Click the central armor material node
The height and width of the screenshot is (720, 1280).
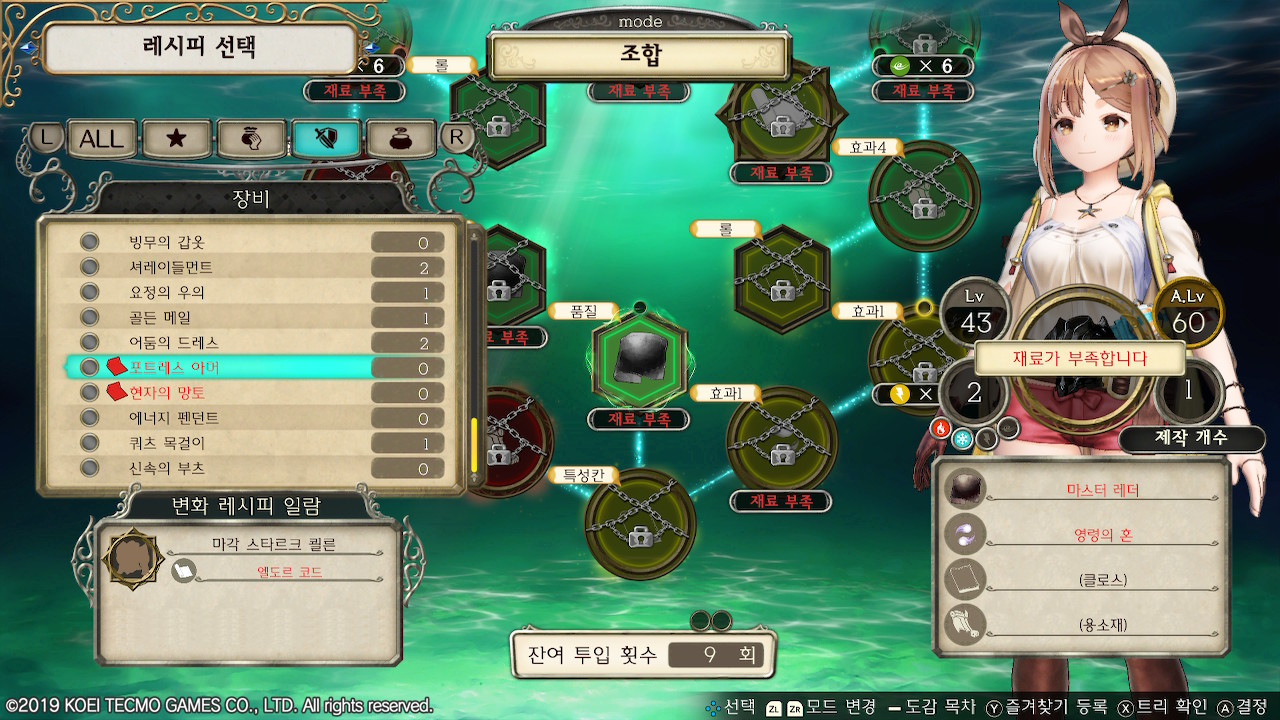pyautogui.click(x=638, y=358)
